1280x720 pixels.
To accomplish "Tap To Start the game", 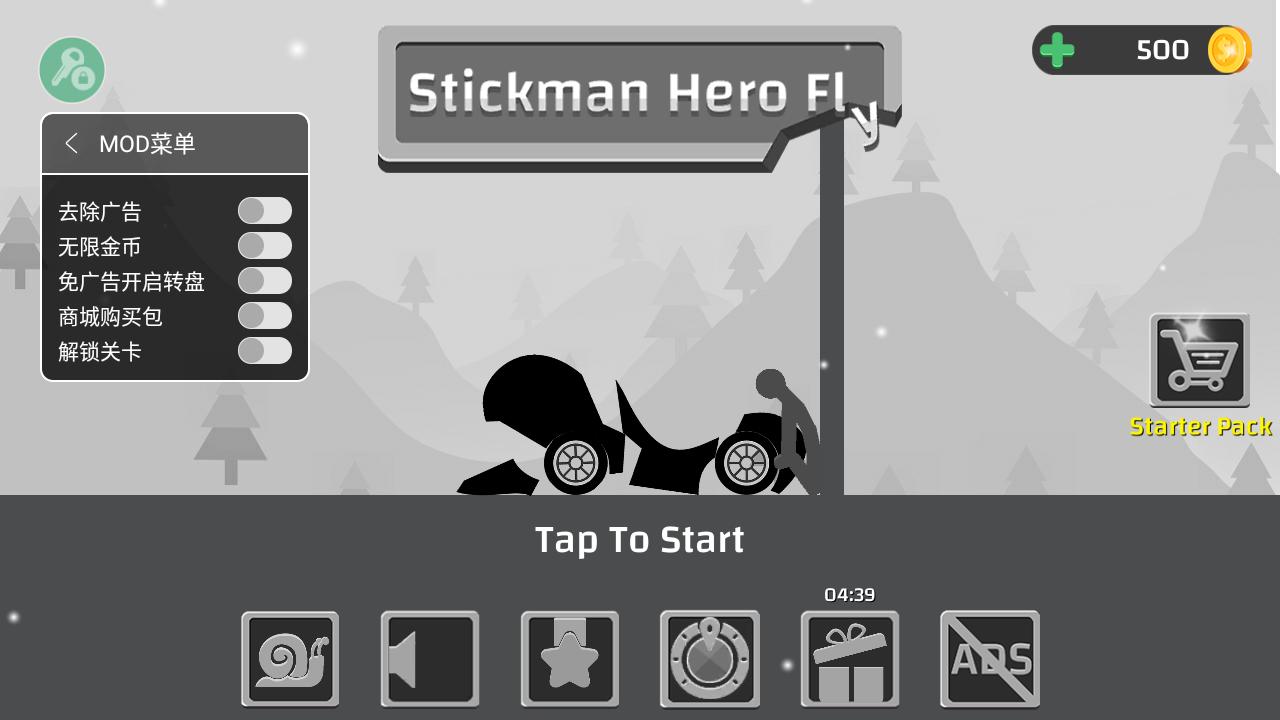I will tap(640, 540).
